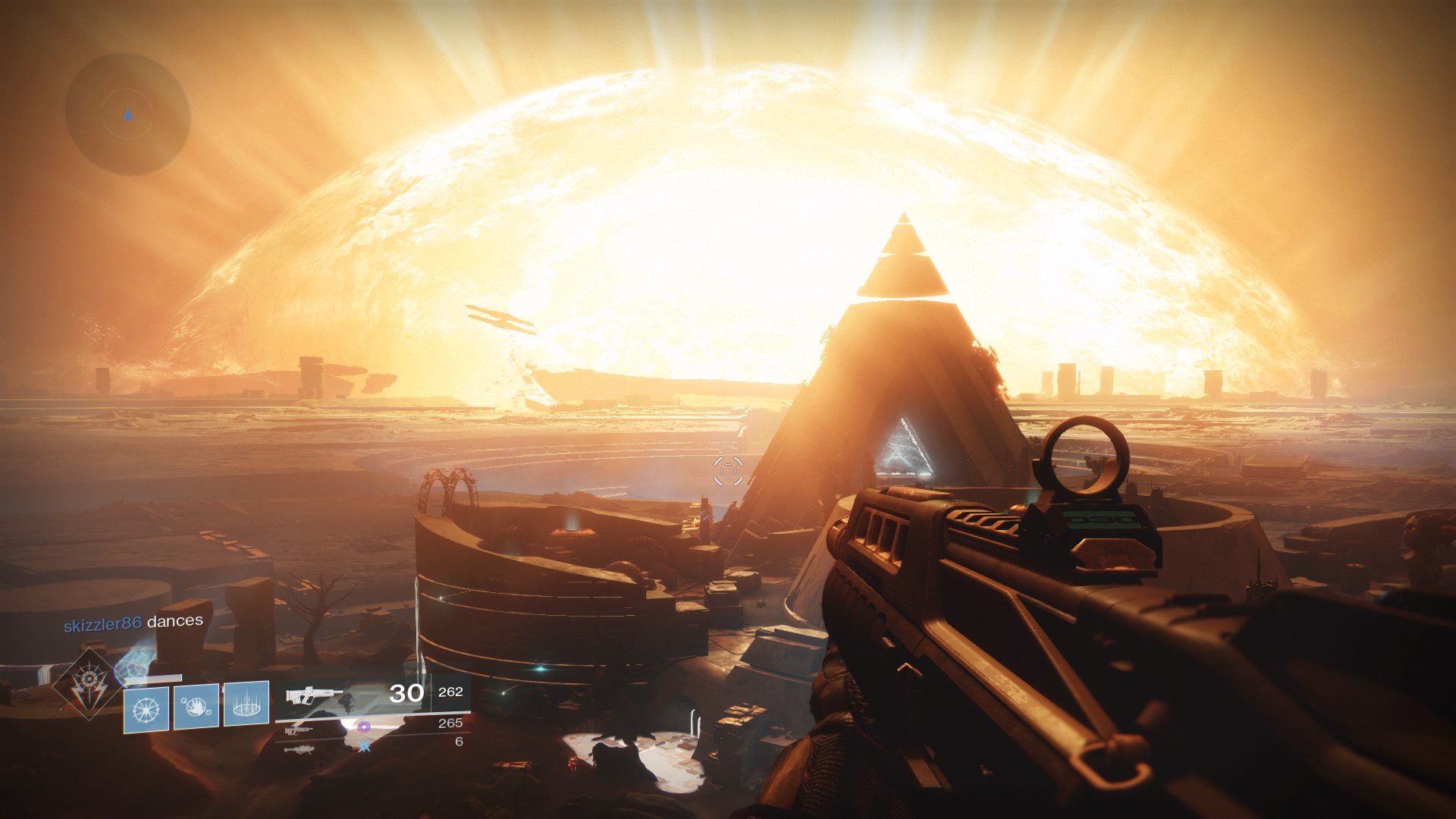Select the equipped scout rifle weapon icon

click(x=311, y=696)
